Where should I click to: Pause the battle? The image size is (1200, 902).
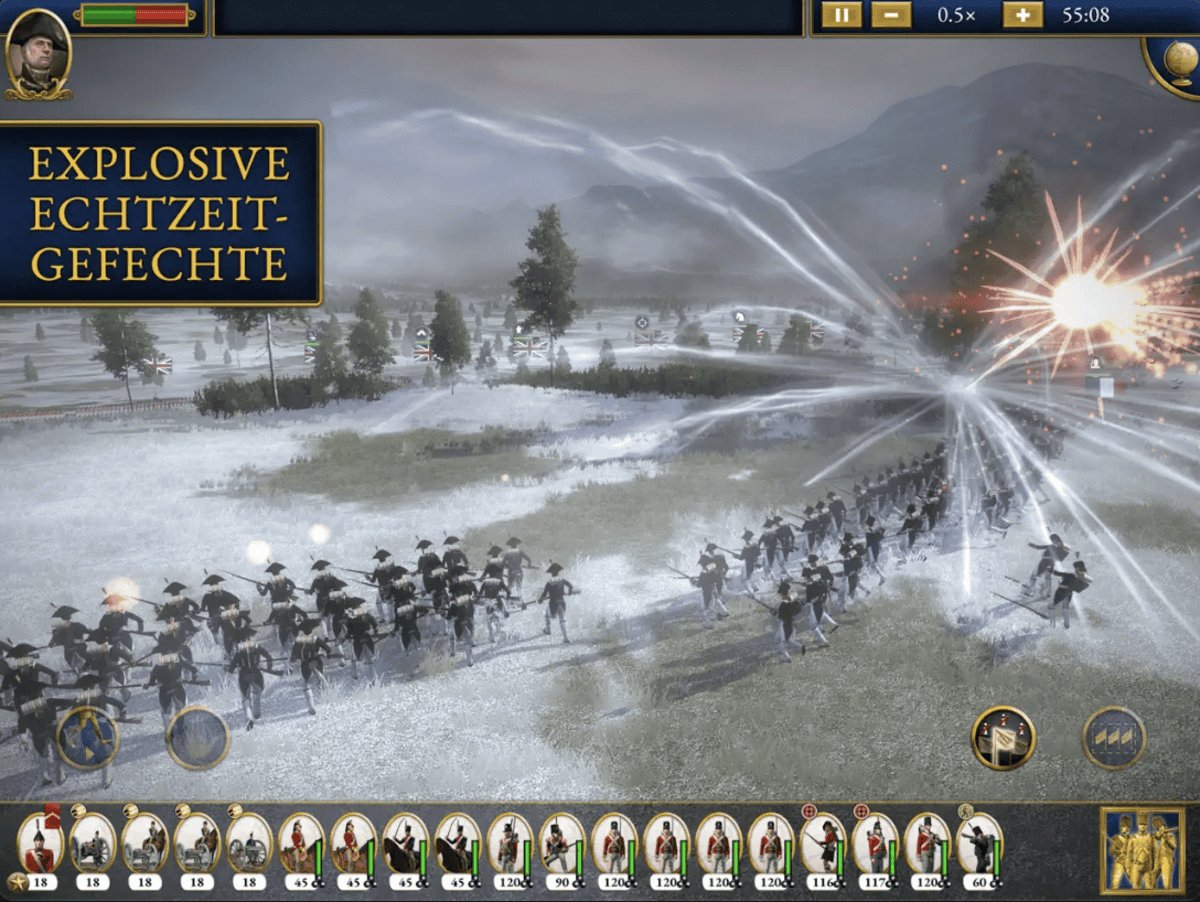click(841, 15)
